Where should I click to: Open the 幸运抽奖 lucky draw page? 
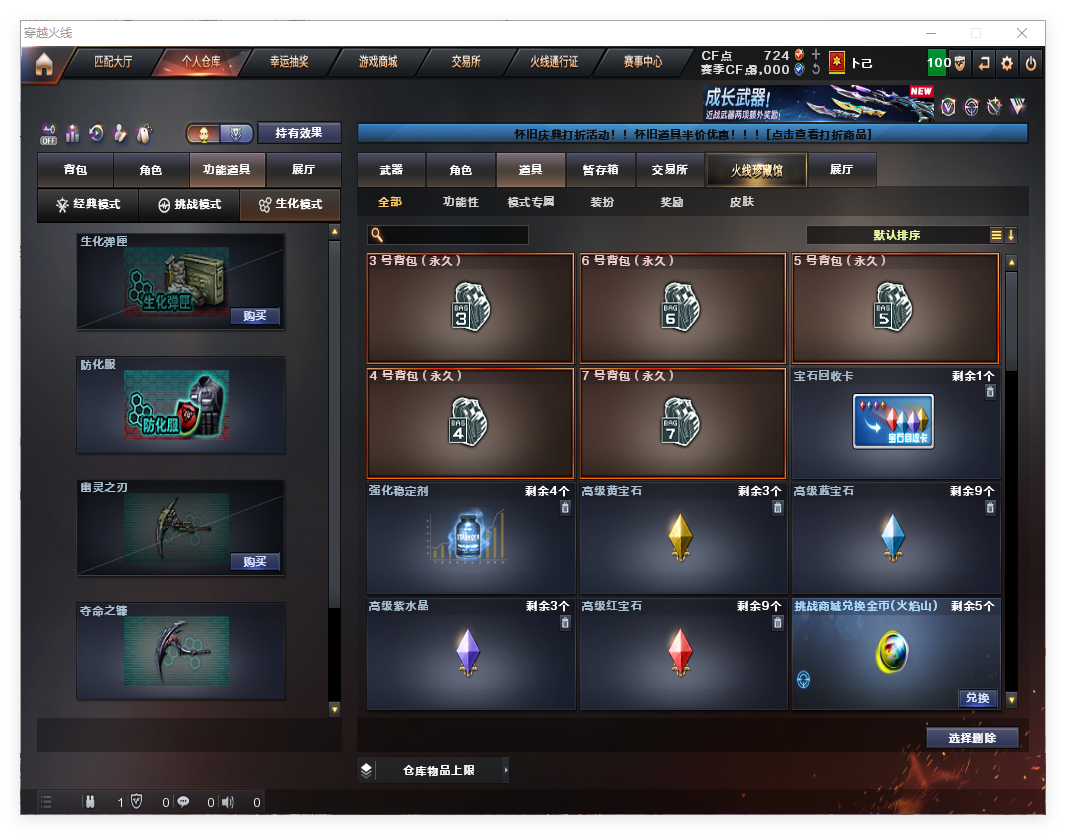pyautogui.click(x=289, y=62)
